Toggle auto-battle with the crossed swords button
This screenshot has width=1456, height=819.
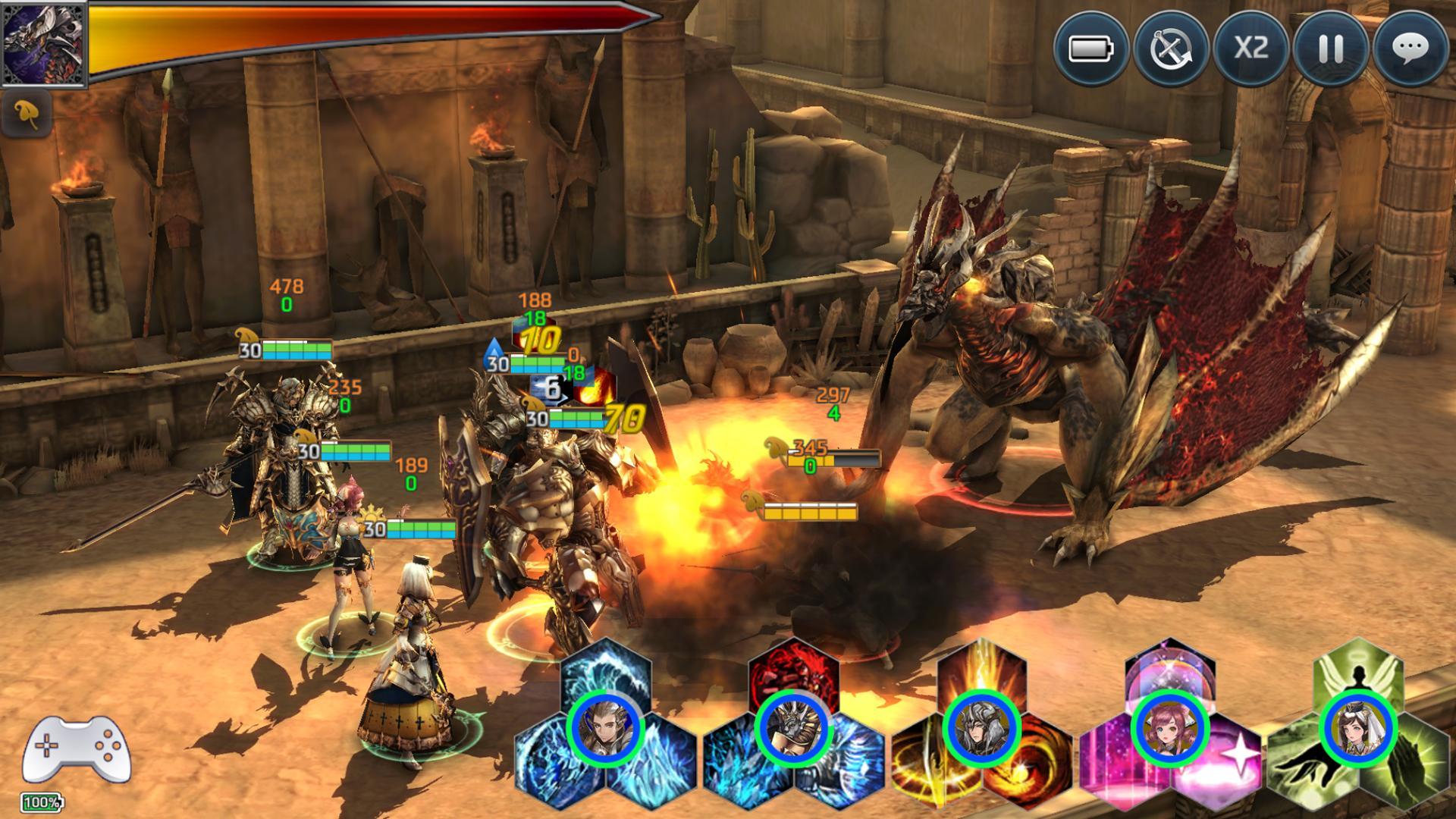coord(1170,49)
